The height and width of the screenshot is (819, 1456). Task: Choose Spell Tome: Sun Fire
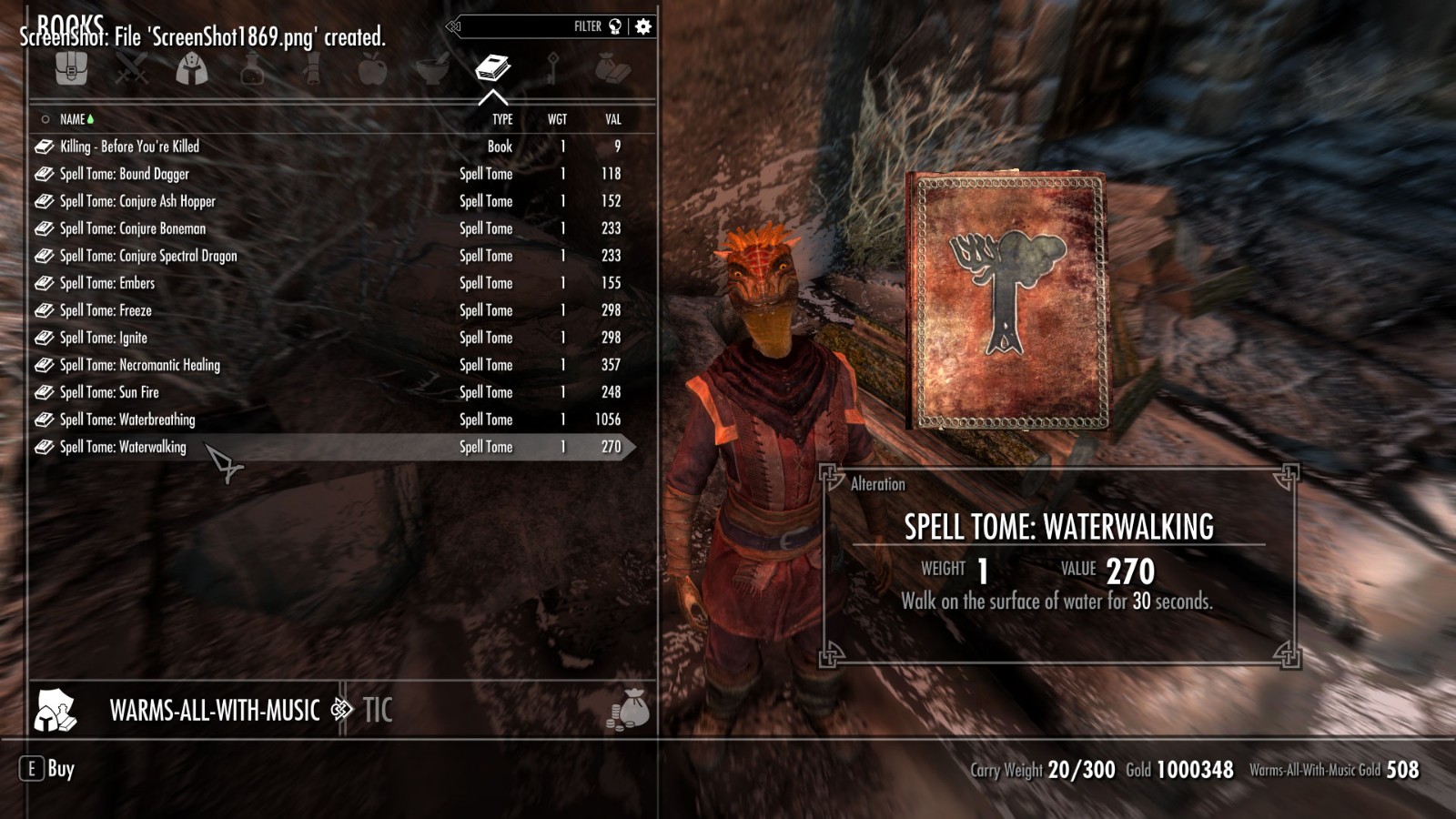pos(109,392)
